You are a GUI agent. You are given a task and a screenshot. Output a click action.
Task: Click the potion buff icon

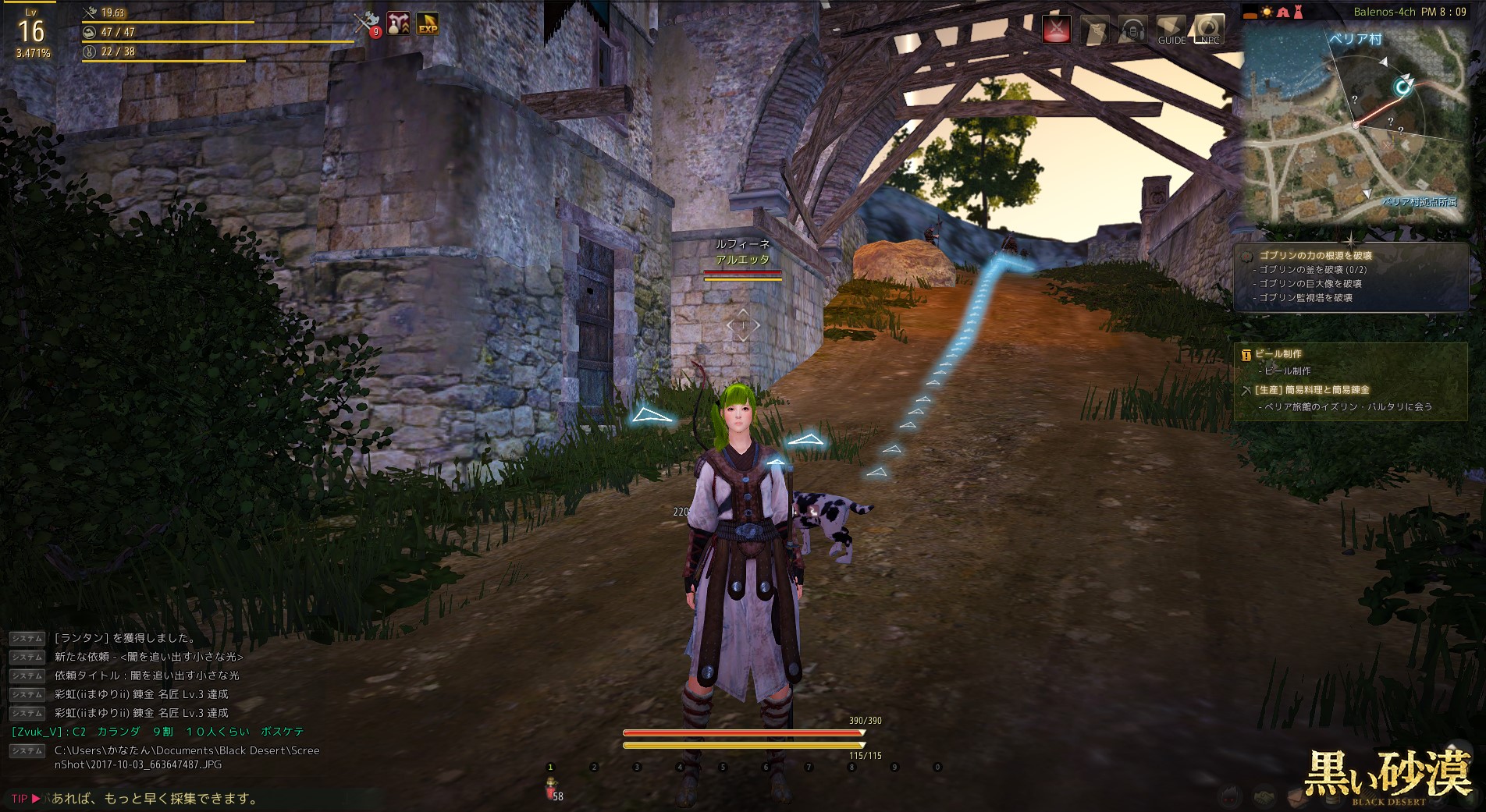coord(398,23)
